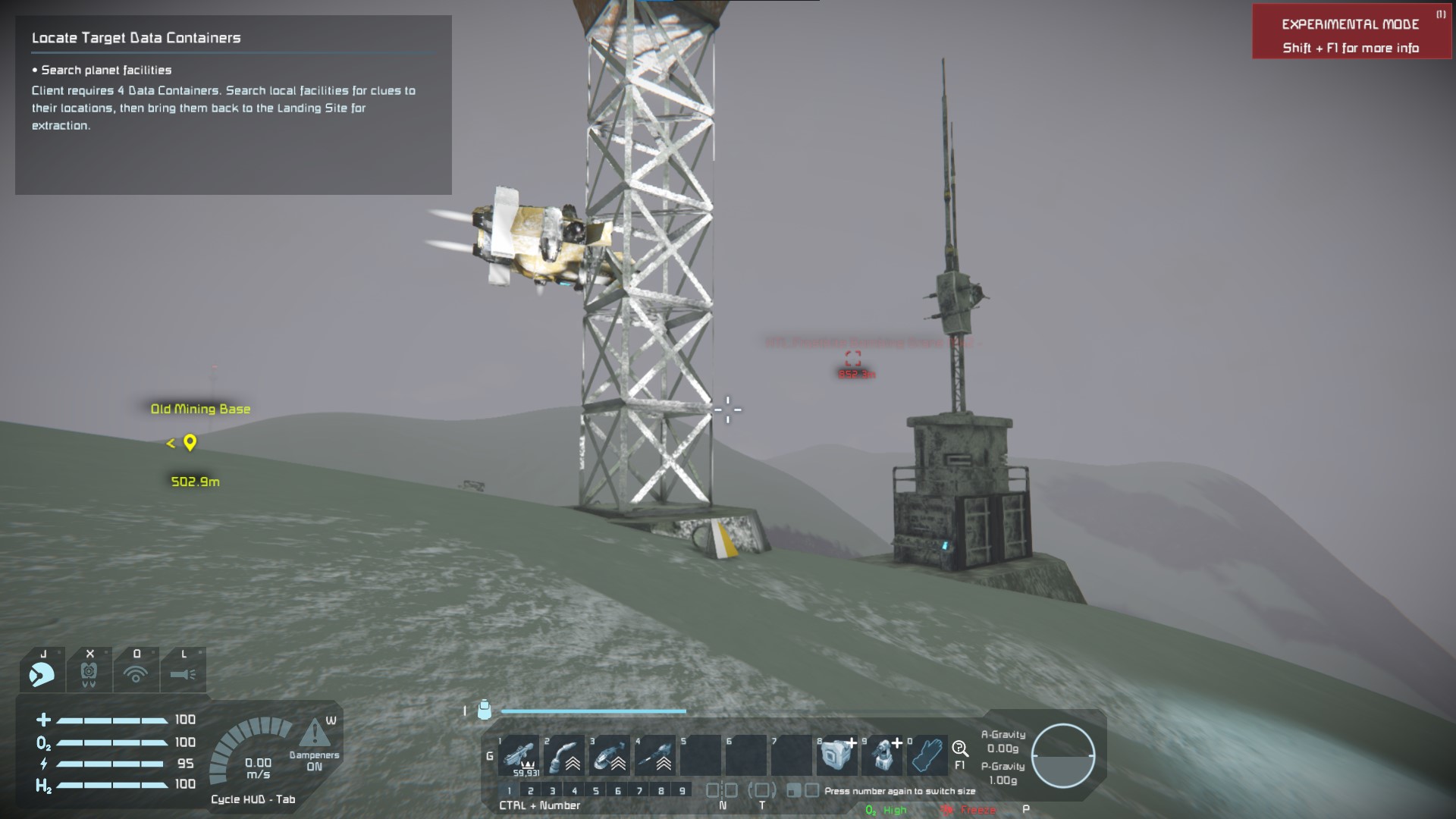1456x819 pixels.
Task: Switch to toolbar page 5
Action: pyautogui.click(x=596, y=791)
